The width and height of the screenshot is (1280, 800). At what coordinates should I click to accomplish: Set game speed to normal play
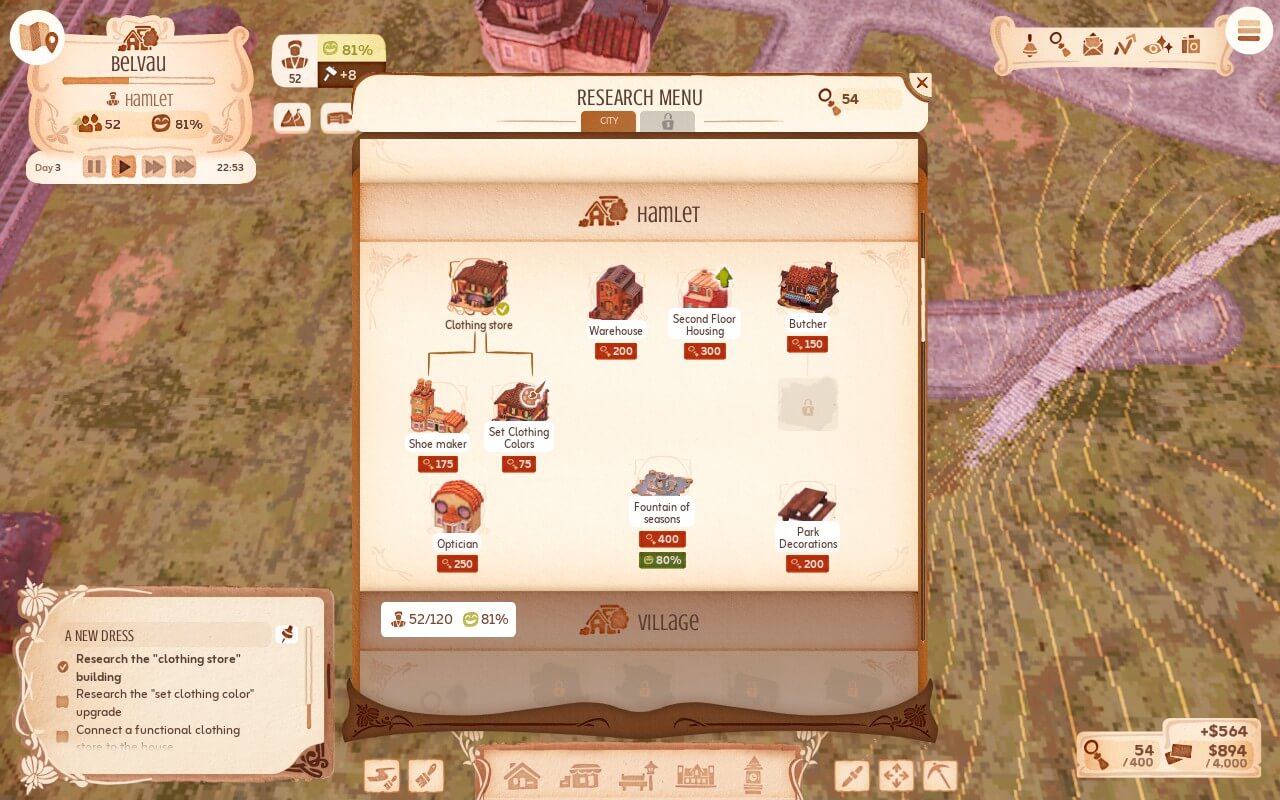[x=123, y=167]
